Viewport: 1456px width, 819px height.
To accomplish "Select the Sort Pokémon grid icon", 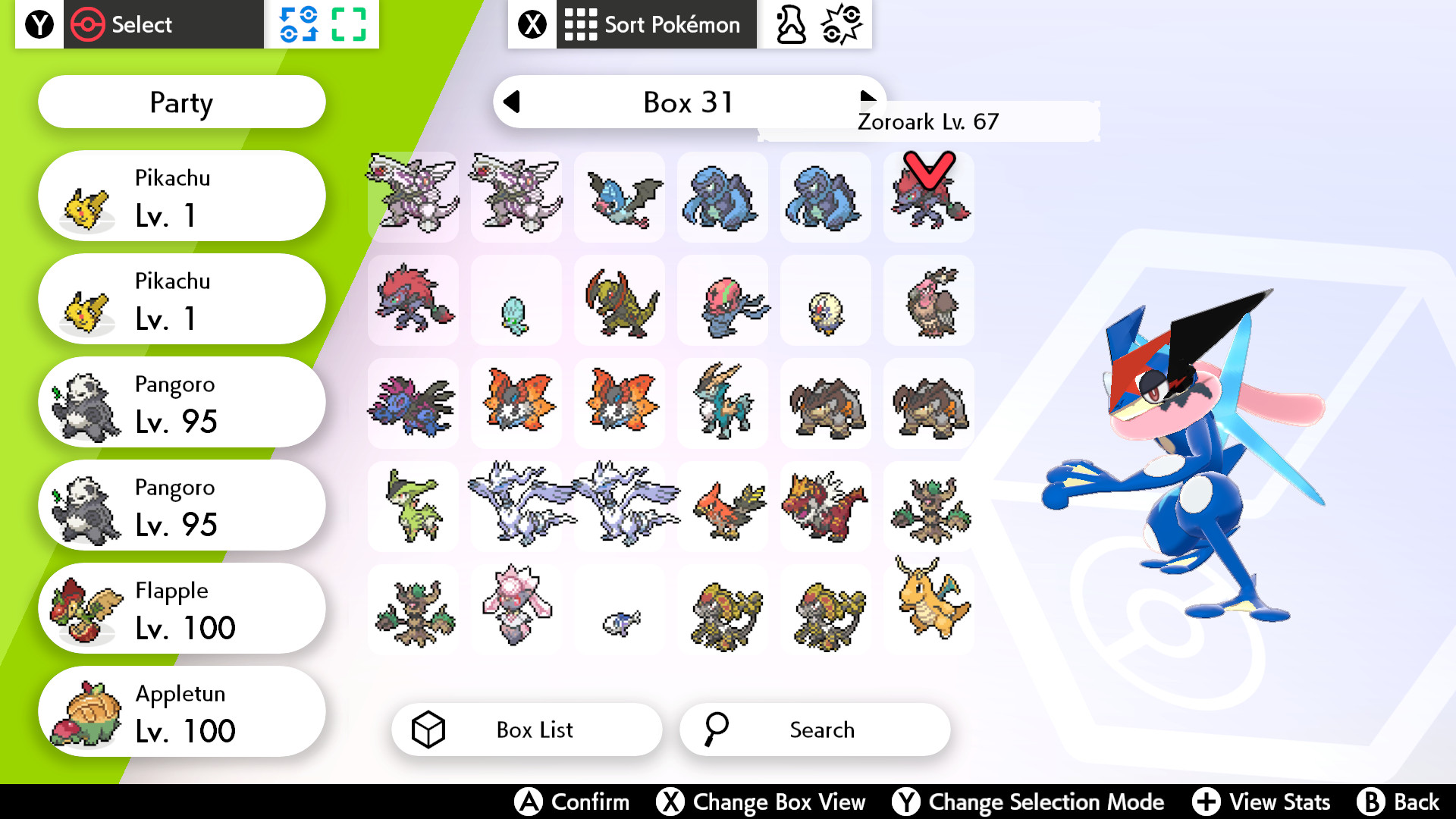I will (x=579, y=24).
